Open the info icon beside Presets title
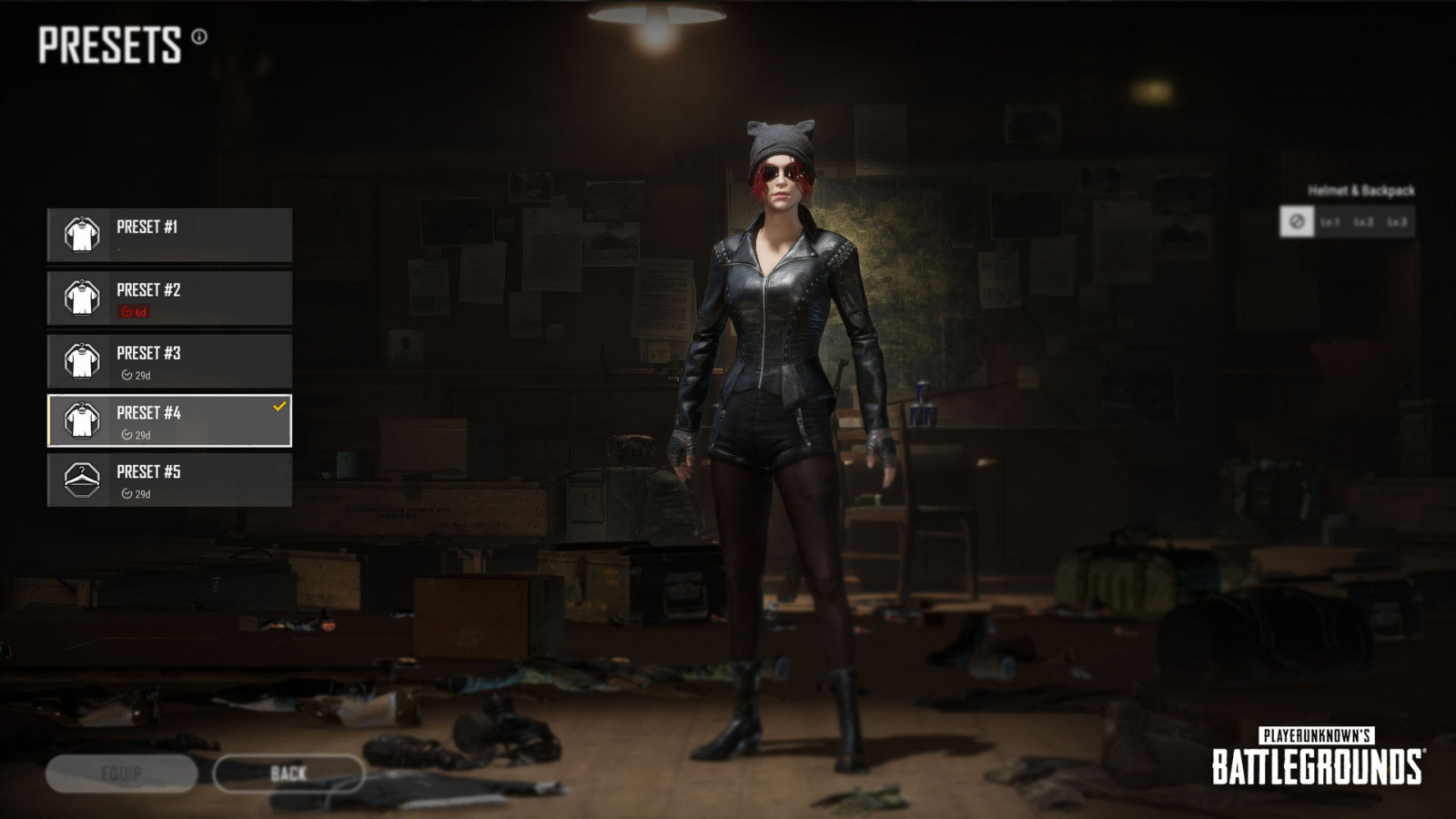 (x=199, y=36)
